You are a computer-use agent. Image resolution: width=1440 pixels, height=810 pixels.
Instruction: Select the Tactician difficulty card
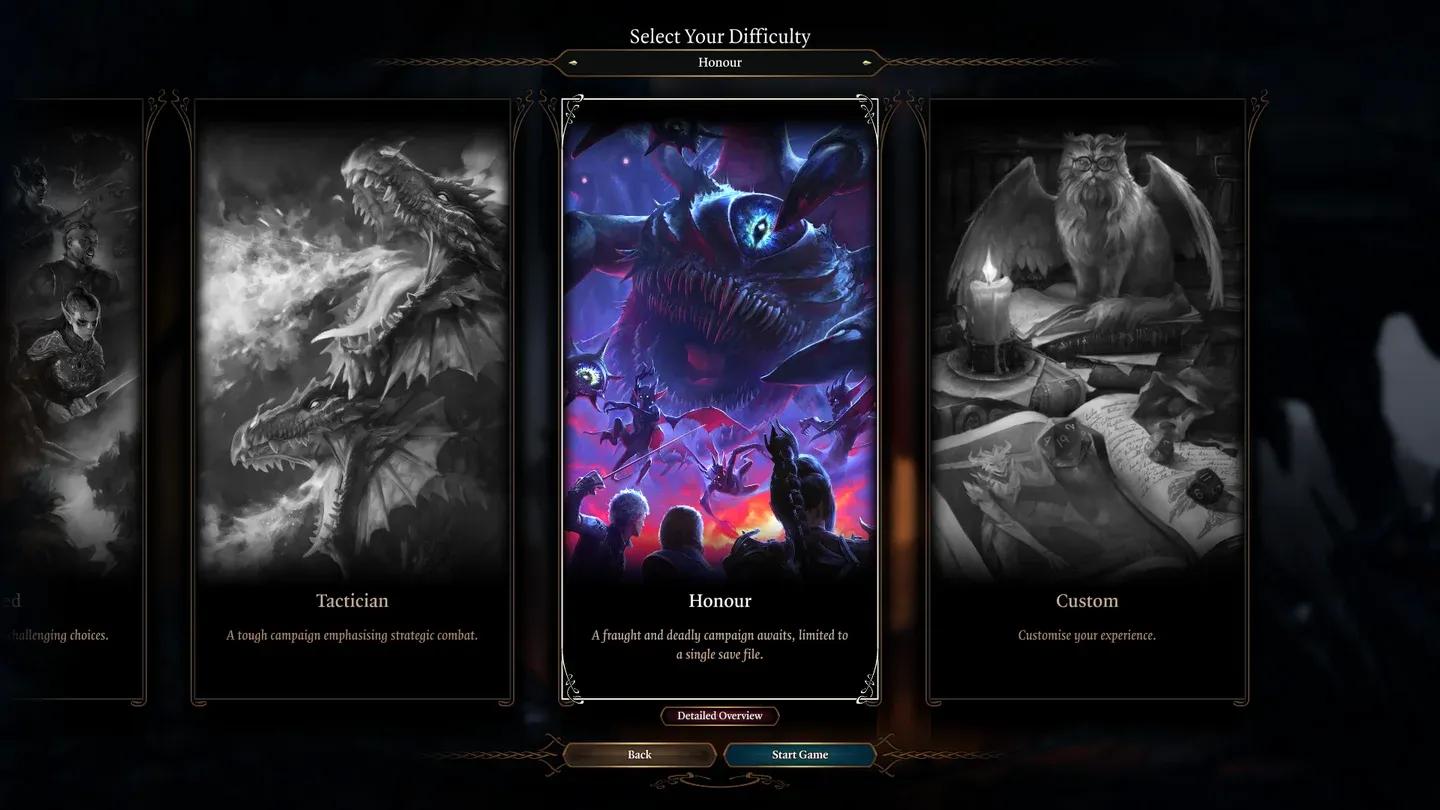352,400
